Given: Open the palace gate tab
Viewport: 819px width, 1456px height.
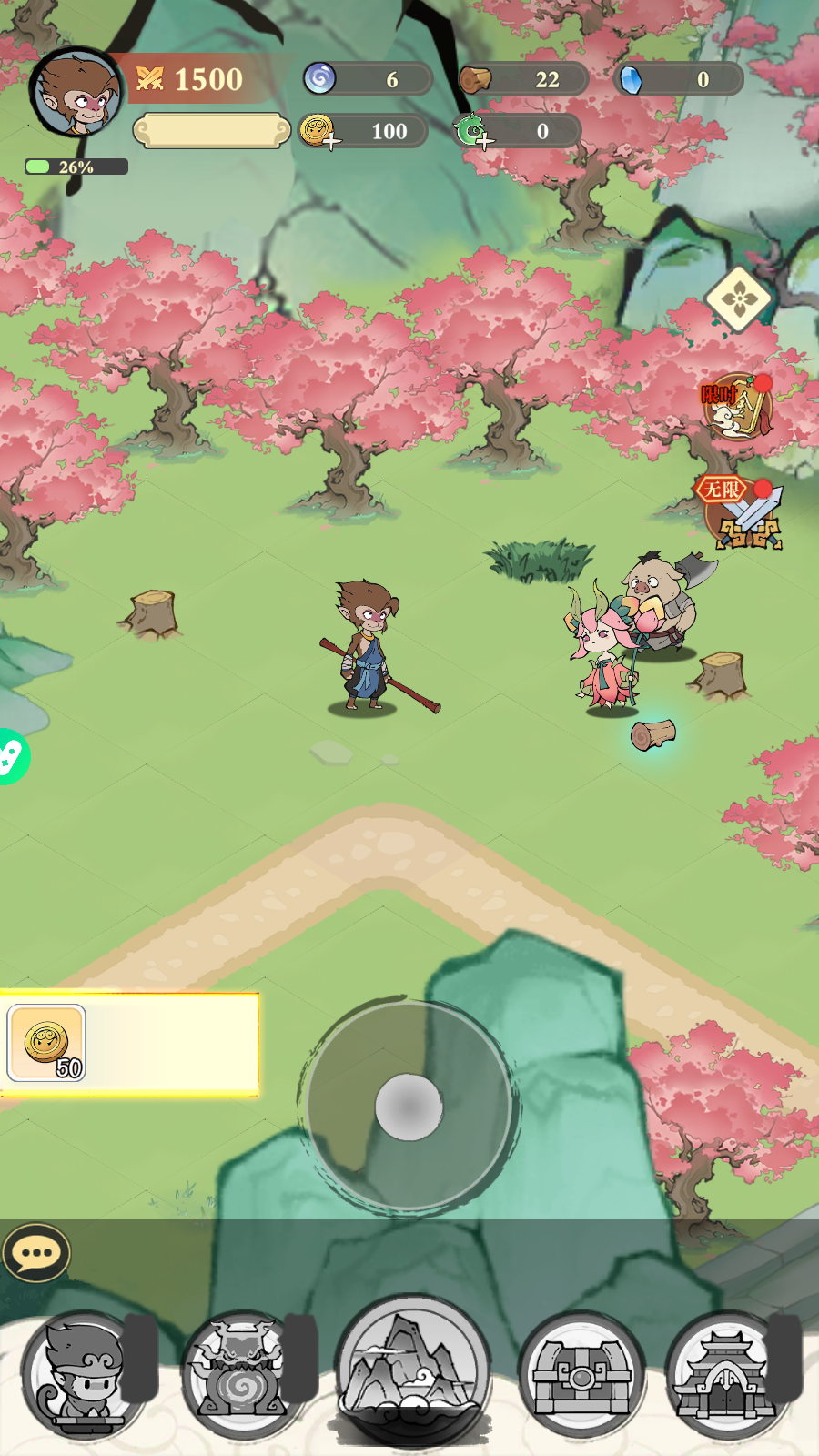Looking at the screenshot, I should click(x=726, y=1374).
